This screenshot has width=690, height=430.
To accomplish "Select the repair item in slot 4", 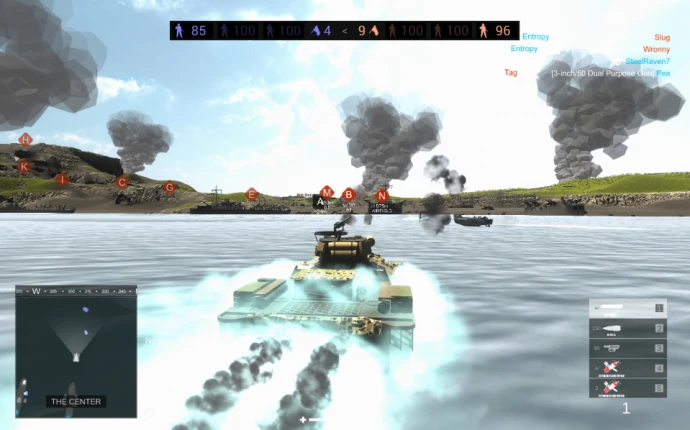I will pyautogui.click(x=626, y=368).
